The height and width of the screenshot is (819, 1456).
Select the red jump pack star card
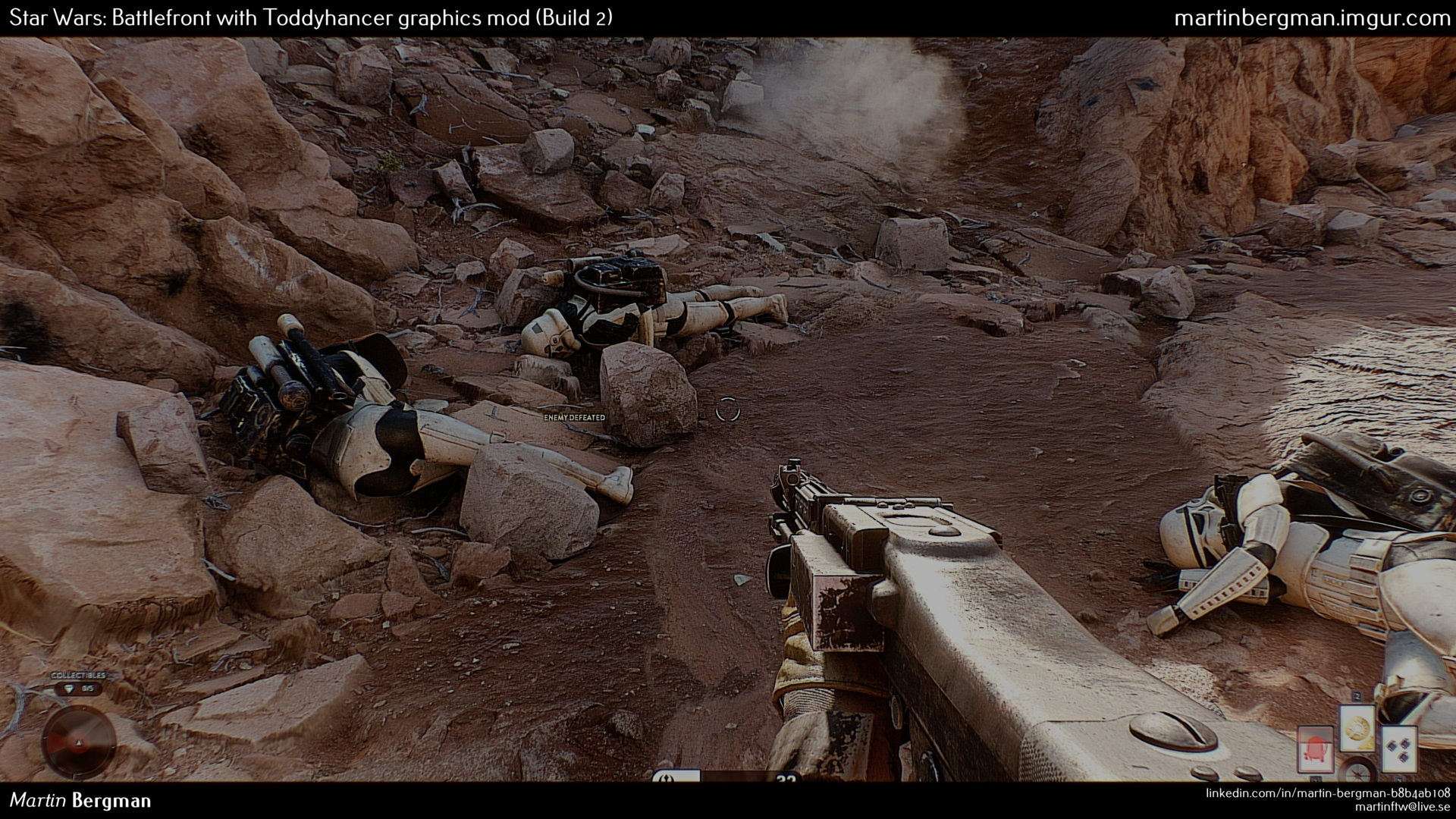coord(1315,750)
